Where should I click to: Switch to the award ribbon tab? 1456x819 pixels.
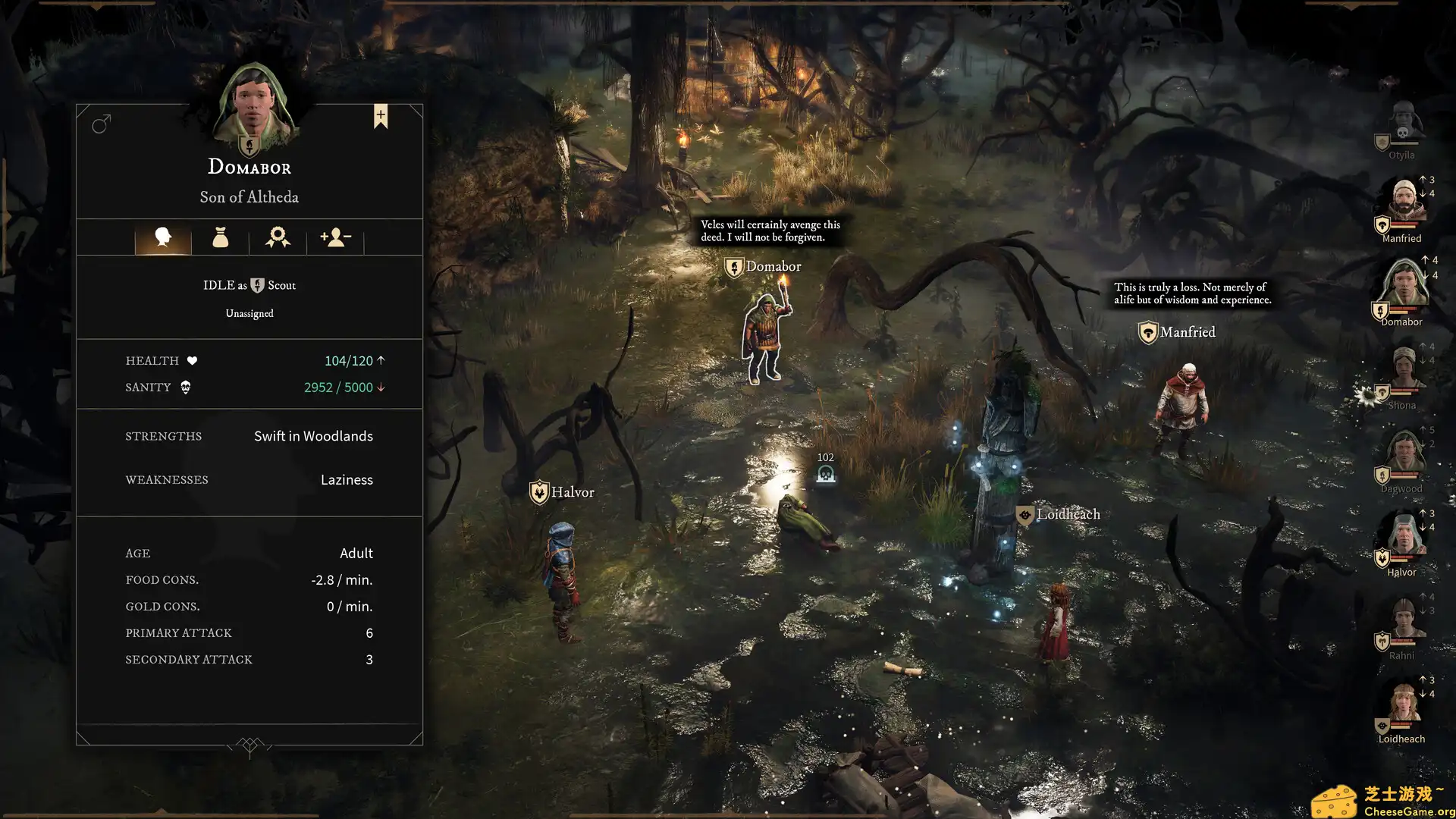click(278, 237)
